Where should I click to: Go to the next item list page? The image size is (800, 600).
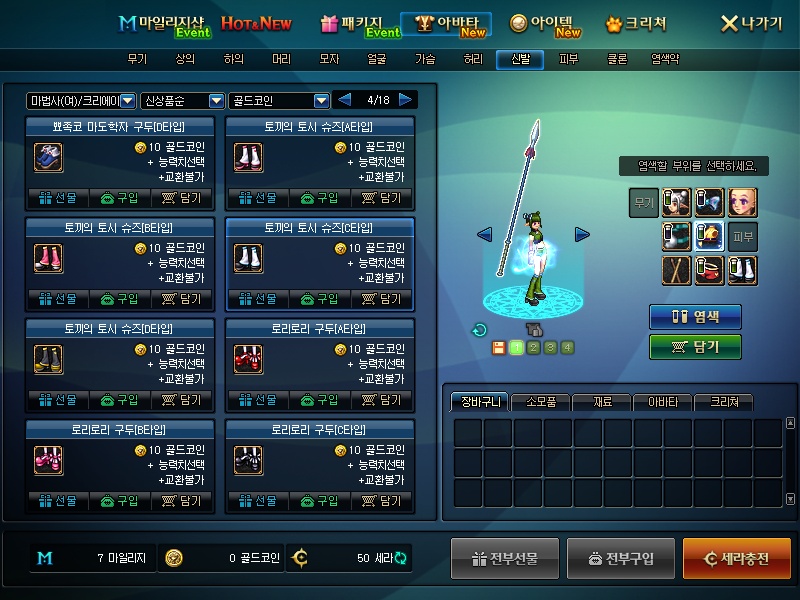(x=405, y=100)
